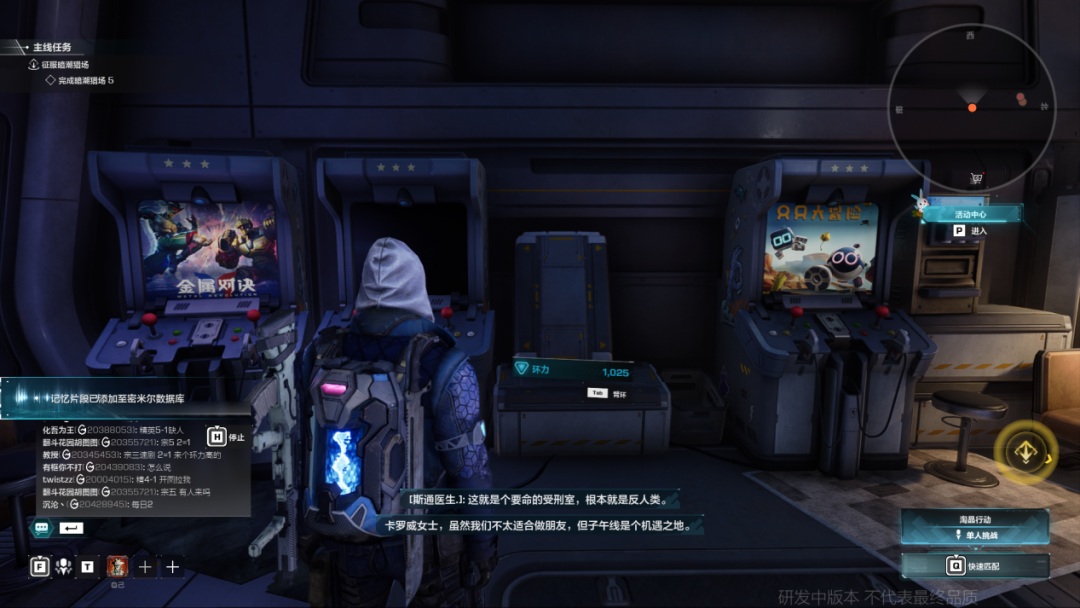Open the shop cart icon under the minimap

975,179
